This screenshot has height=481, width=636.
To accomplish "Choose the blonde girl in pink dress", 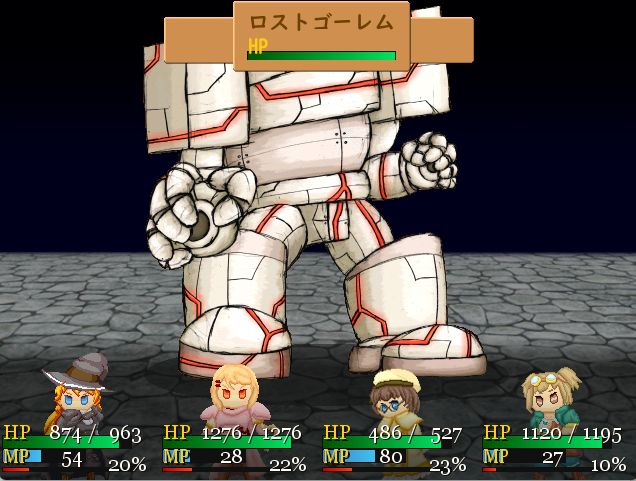I will pyautogui.click(x=236, y=395).
